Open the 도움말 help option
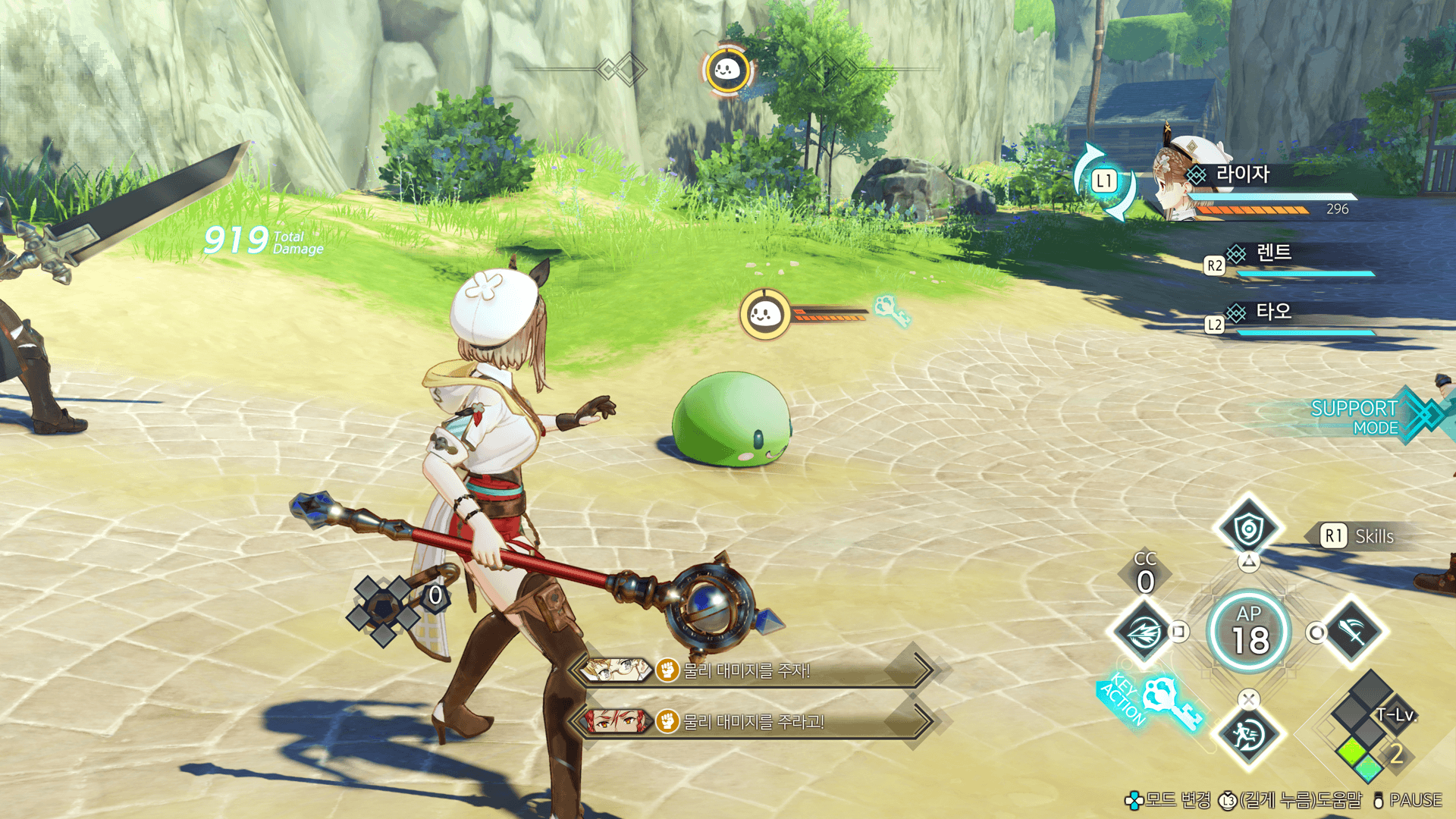The width and height of the screenshot is (1456, 819). click(1291, 800)
